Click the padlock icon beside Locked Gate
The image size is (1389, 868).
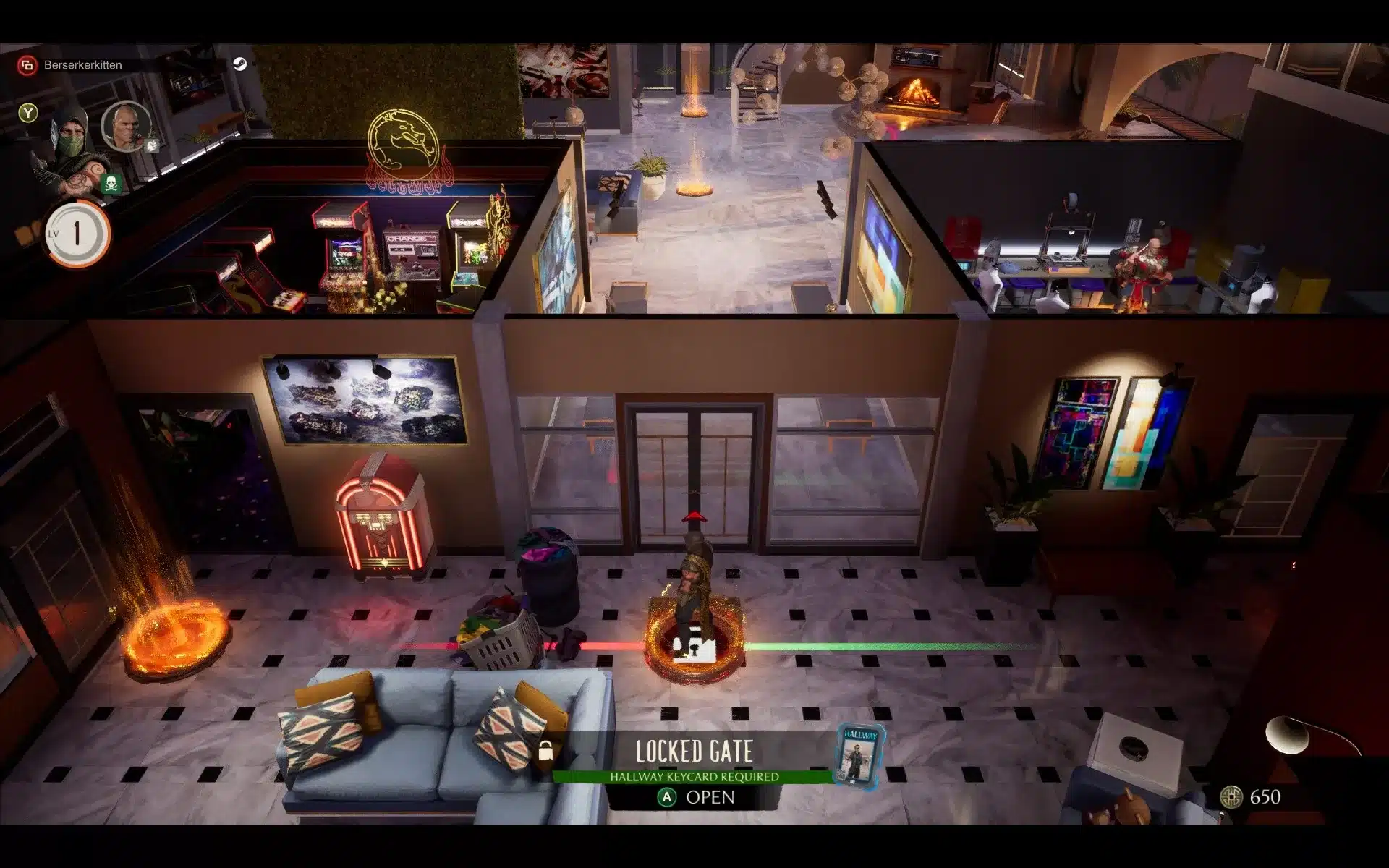[545, 751]
